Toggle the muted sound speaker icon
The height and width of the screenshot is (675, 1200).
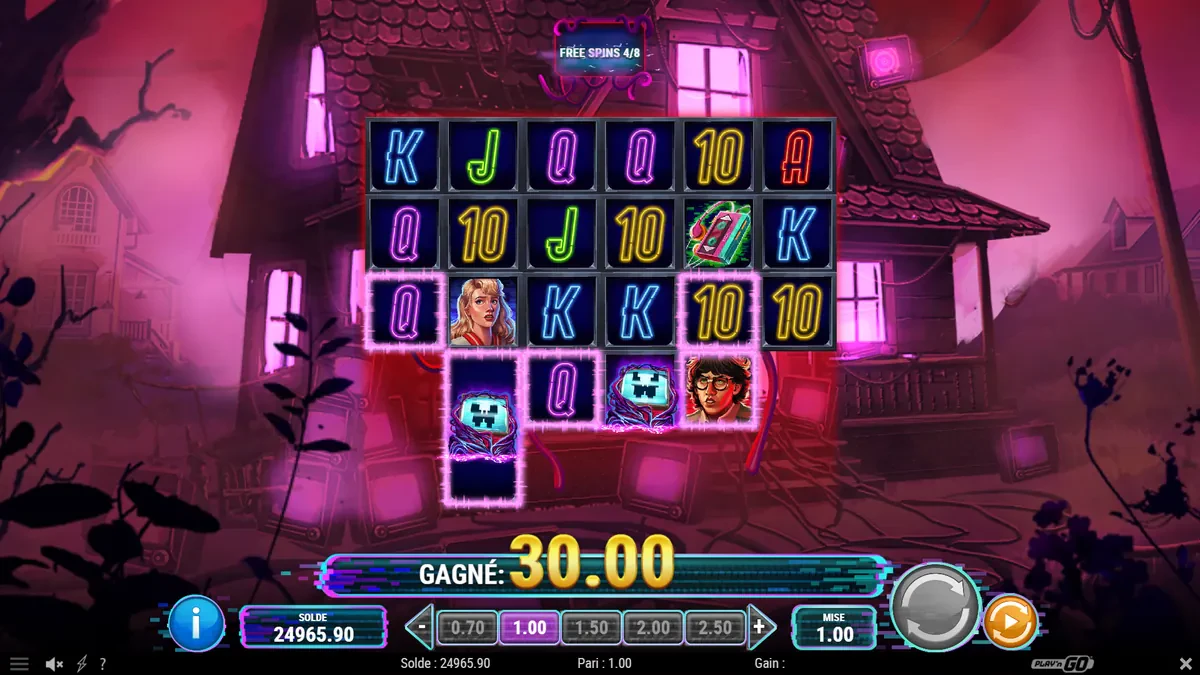pyautogui.click(x=55, y=664)
